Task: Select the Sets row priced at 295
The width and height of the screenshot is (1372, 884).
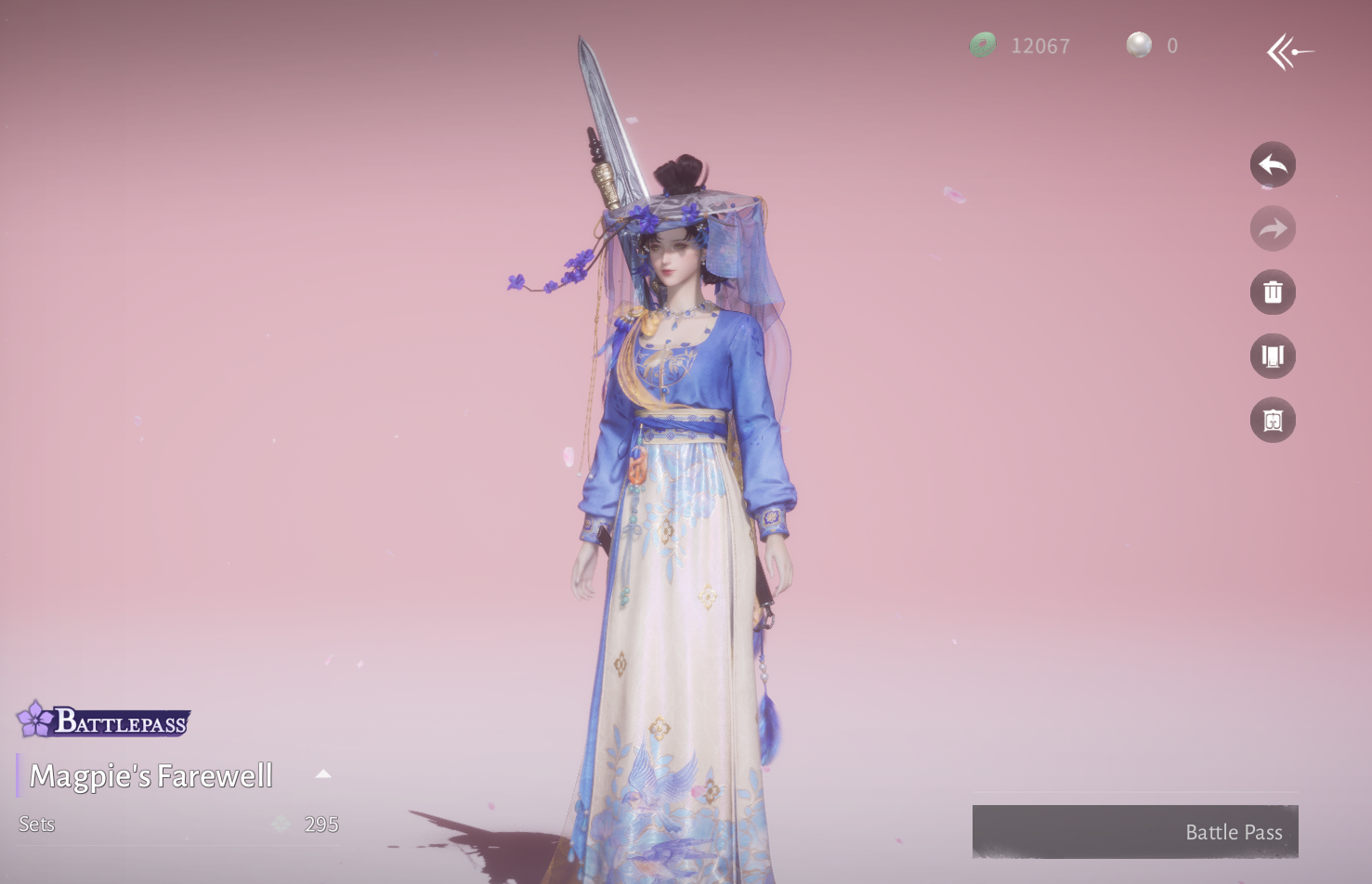Action: (178, 825)
